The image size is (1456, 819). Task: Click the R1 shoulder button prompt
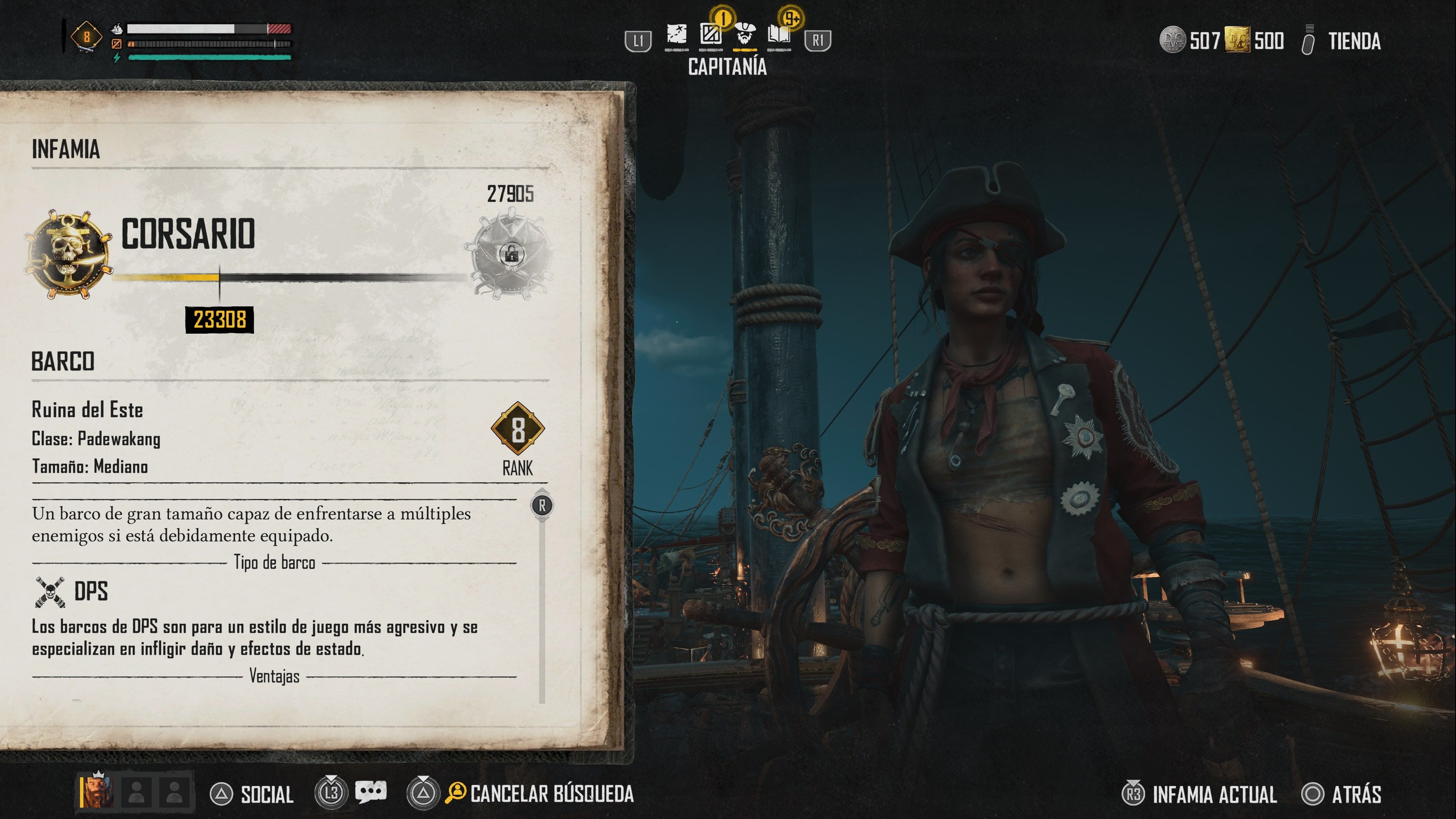click(818, 40)
